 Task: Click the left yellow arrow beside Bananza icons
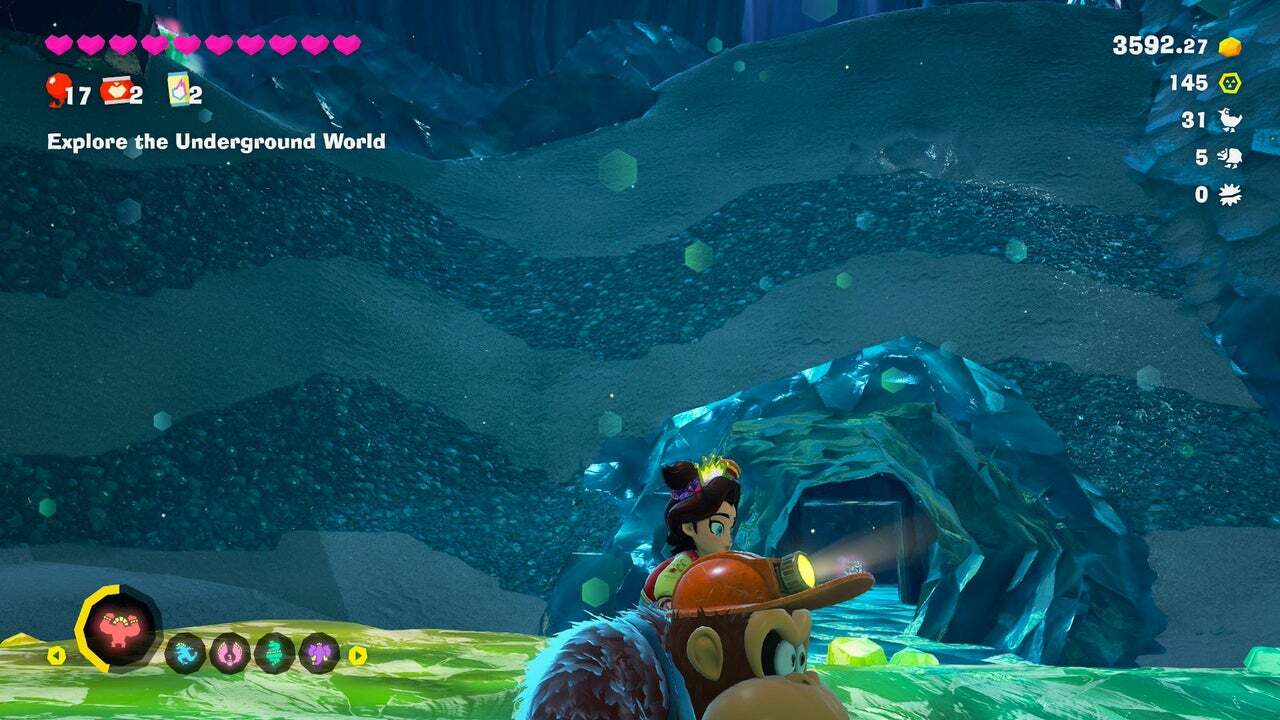[57, 656]
